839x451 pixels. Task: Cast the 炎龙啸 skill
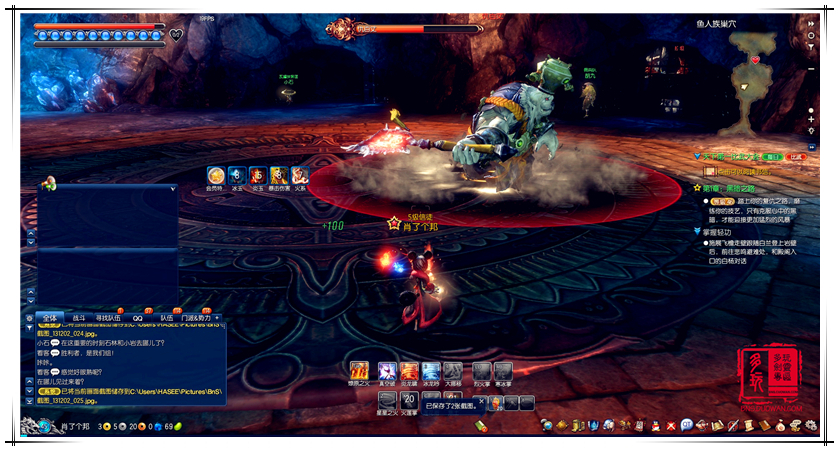point(408,371)
